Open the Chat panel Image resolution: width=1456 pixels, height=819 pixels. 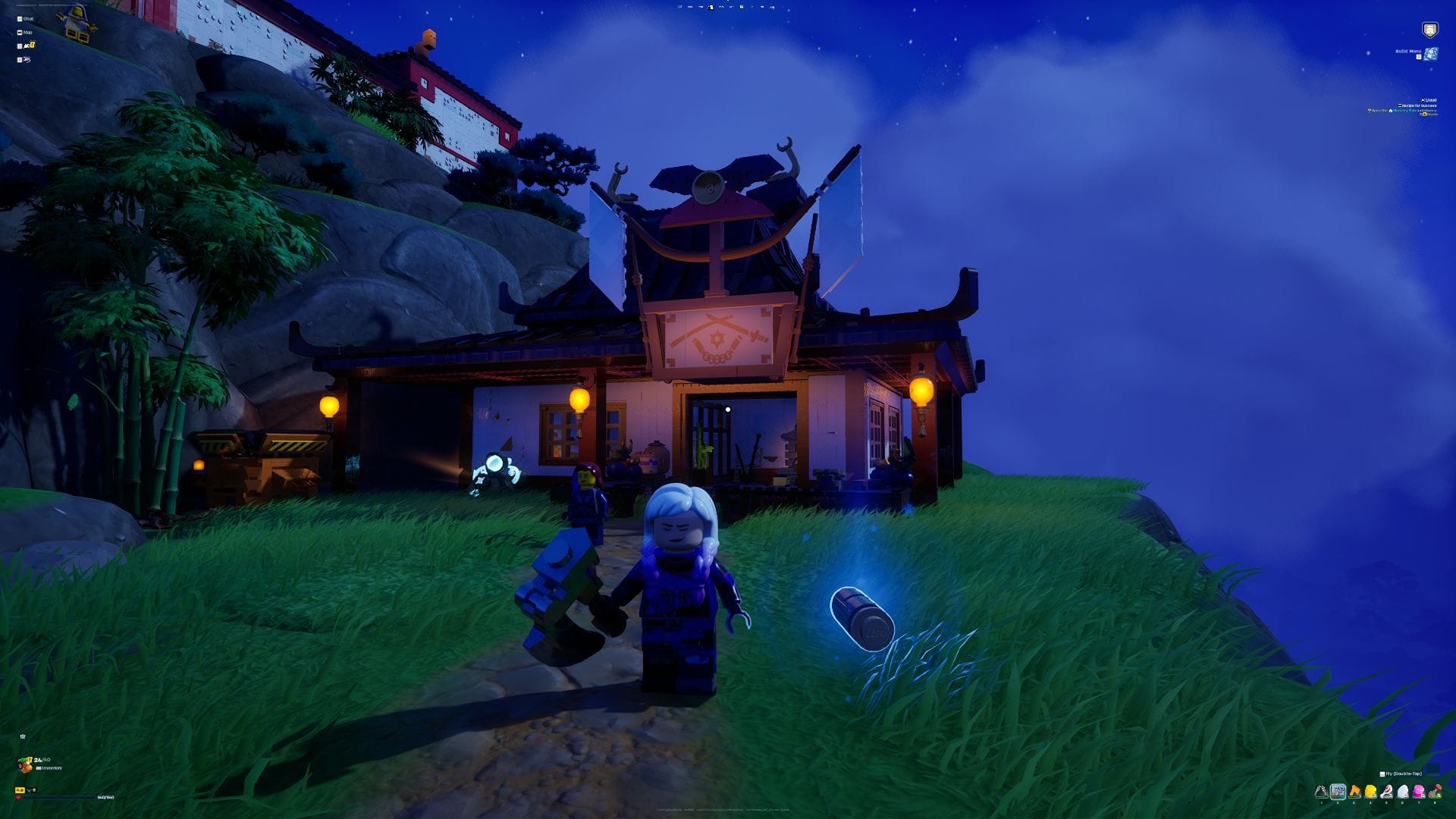(26, 19)
